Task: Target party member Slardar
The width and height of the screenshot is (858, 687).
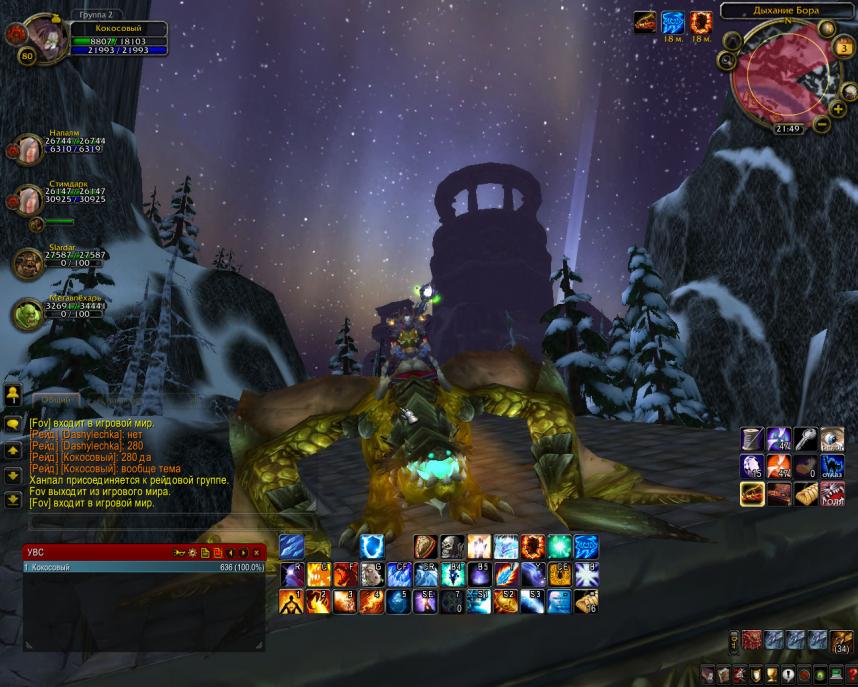Action: 28,263
